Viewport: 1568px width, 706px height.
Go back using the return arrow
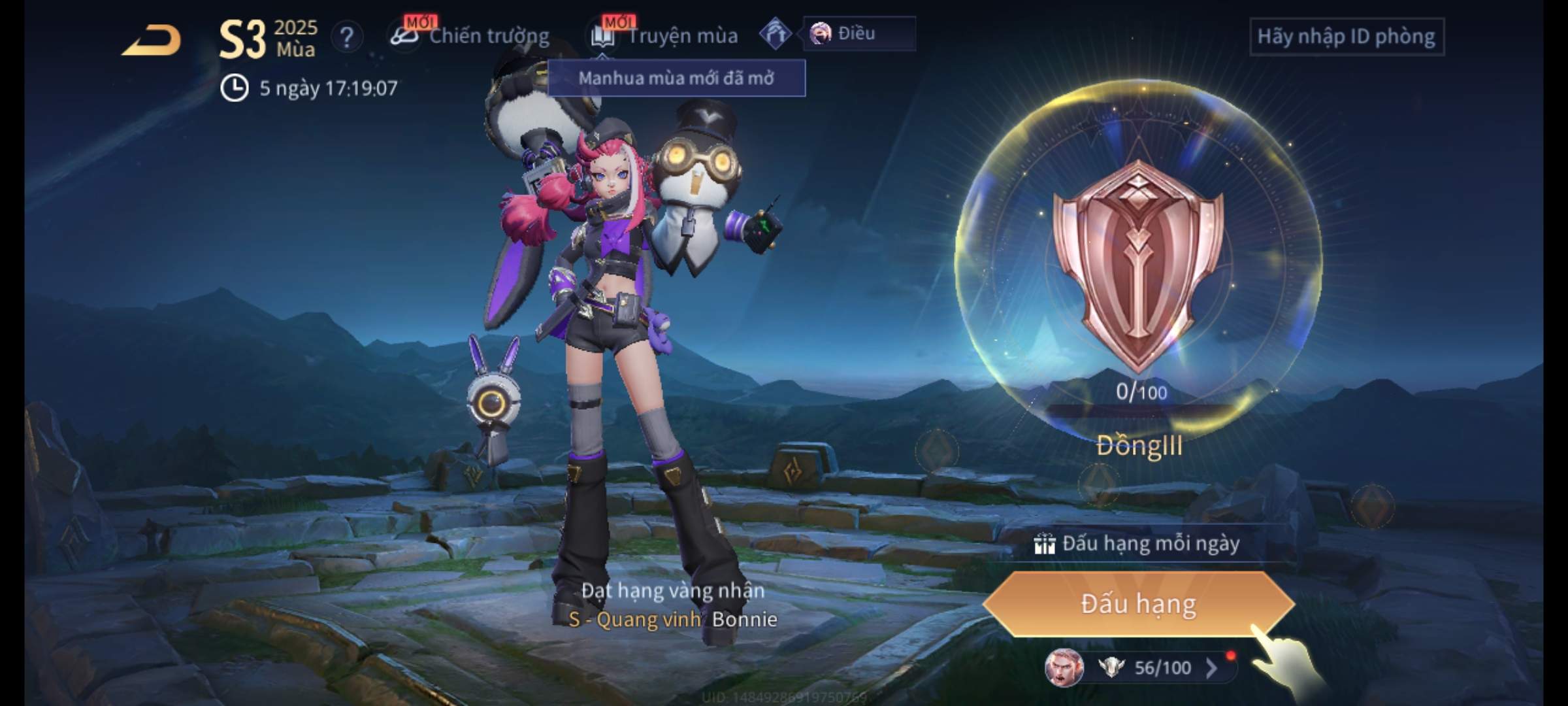152,41
